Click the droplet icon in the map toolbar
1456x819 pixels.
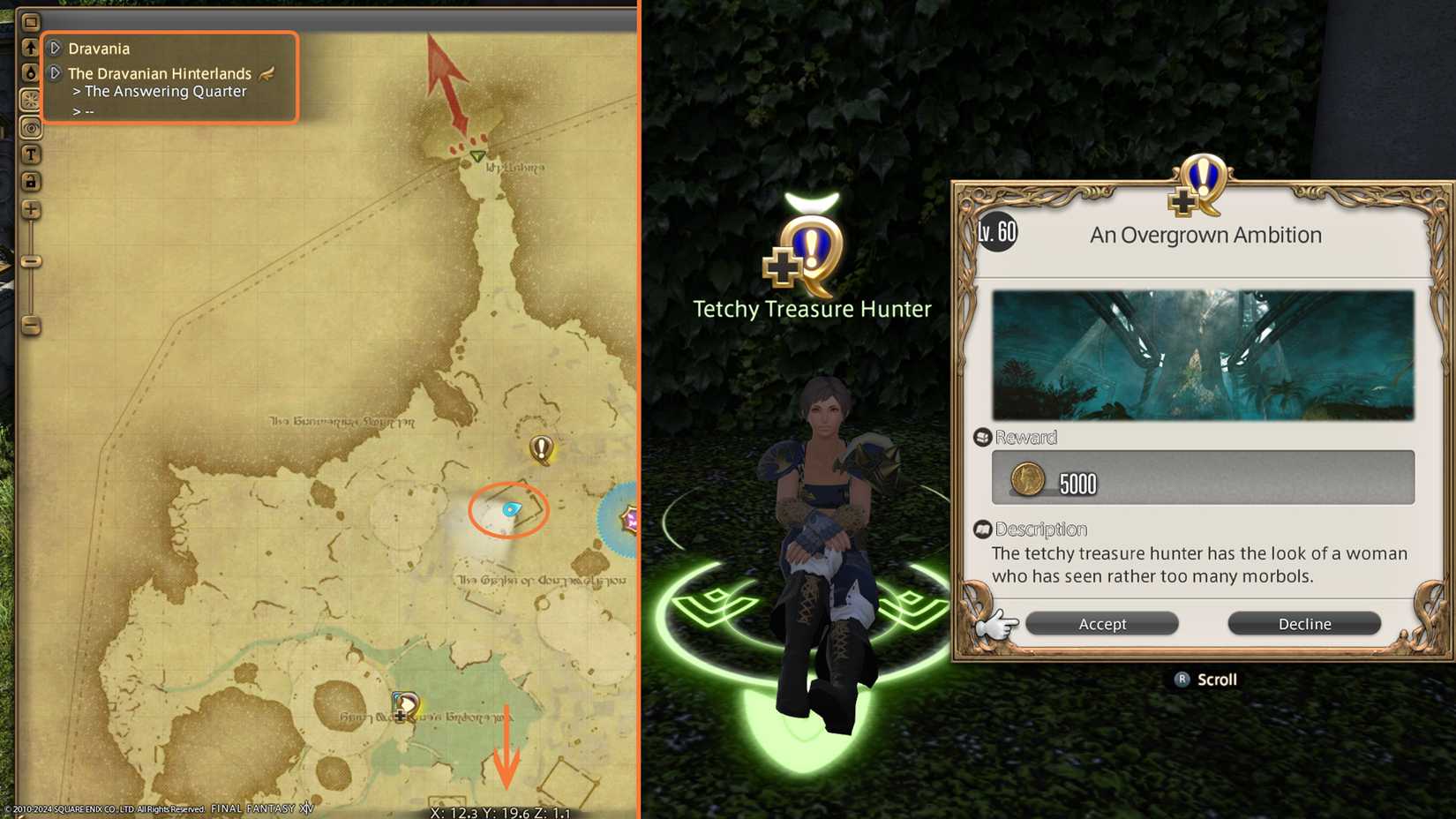(x=30, y=72)
